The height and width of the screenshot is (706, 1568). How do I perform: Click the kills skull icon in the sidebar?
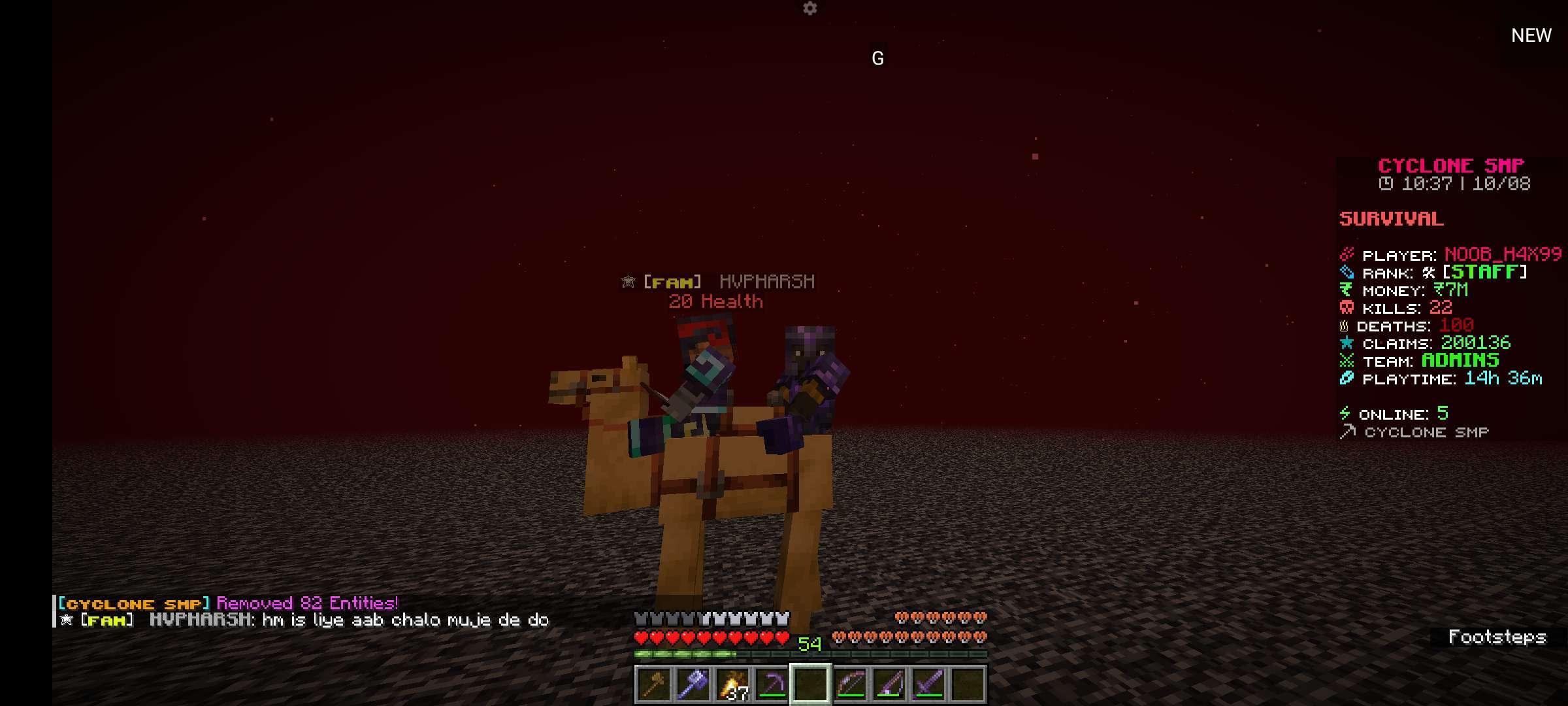1345,308
